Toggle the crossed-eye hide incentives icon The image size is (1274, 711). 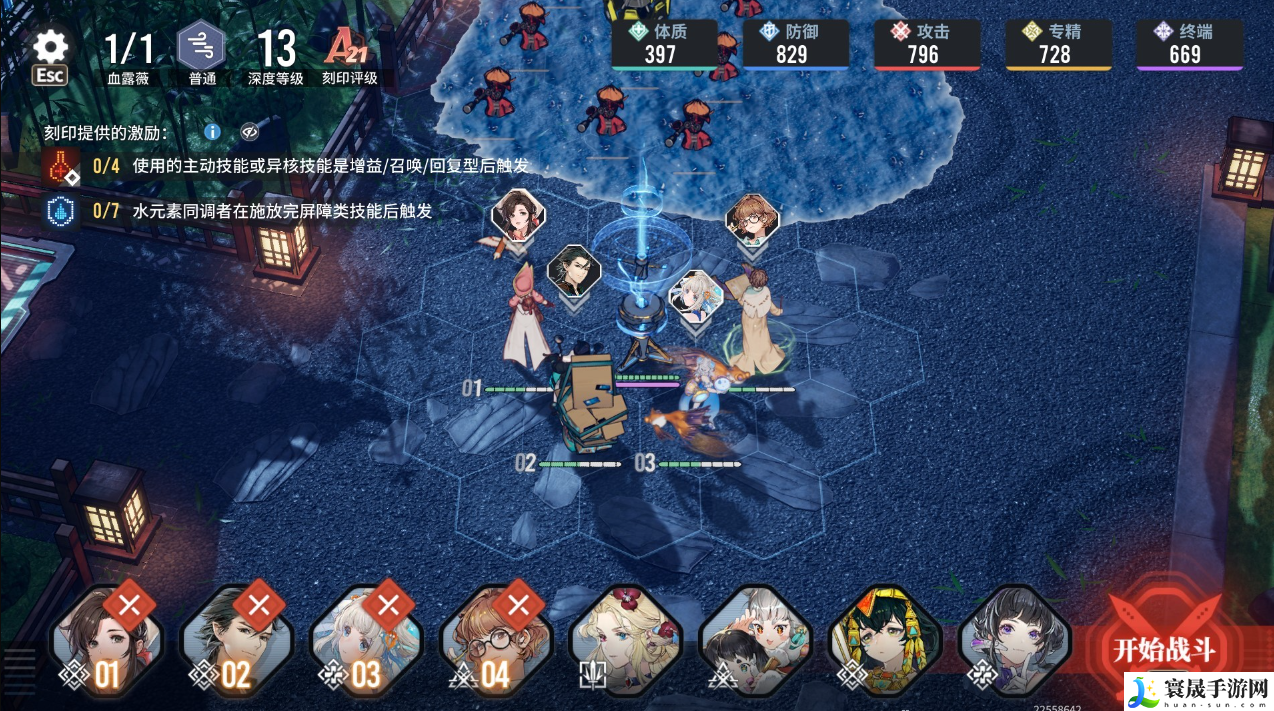(x=249, y=132)
